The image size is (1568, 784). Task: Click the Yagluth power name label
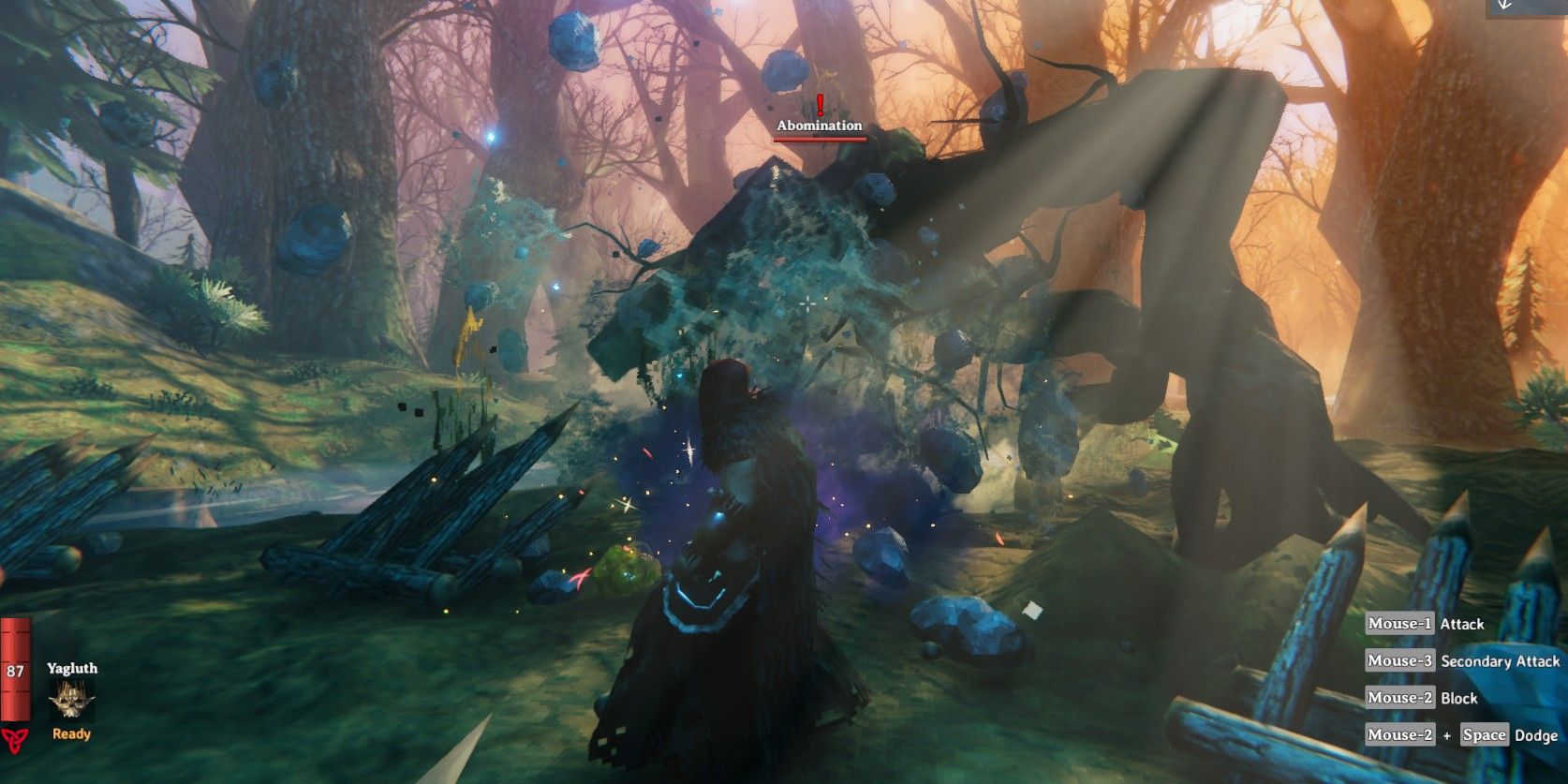pos(71,669)
